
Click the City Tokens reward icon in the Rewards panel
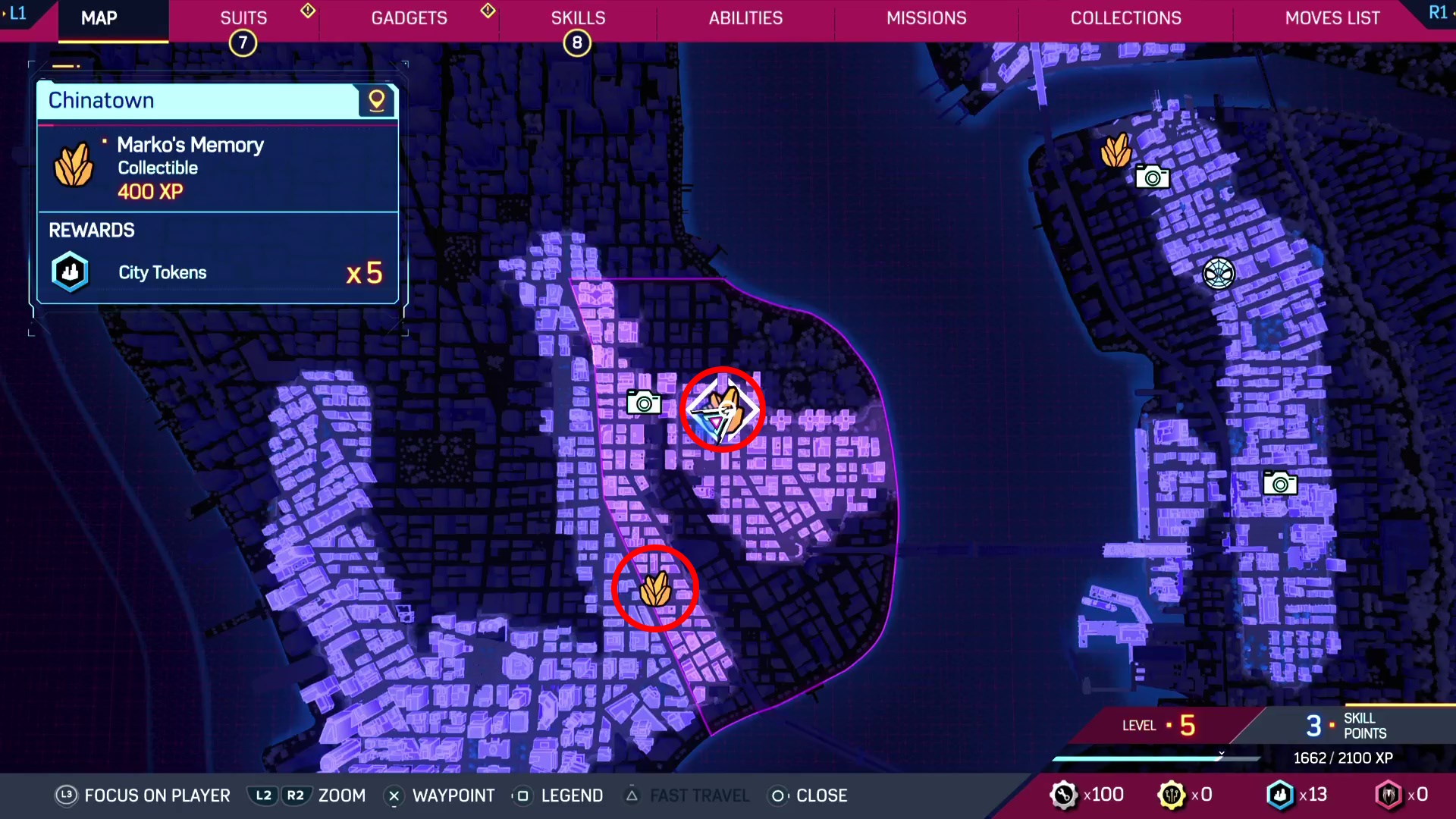click(70, 271)
